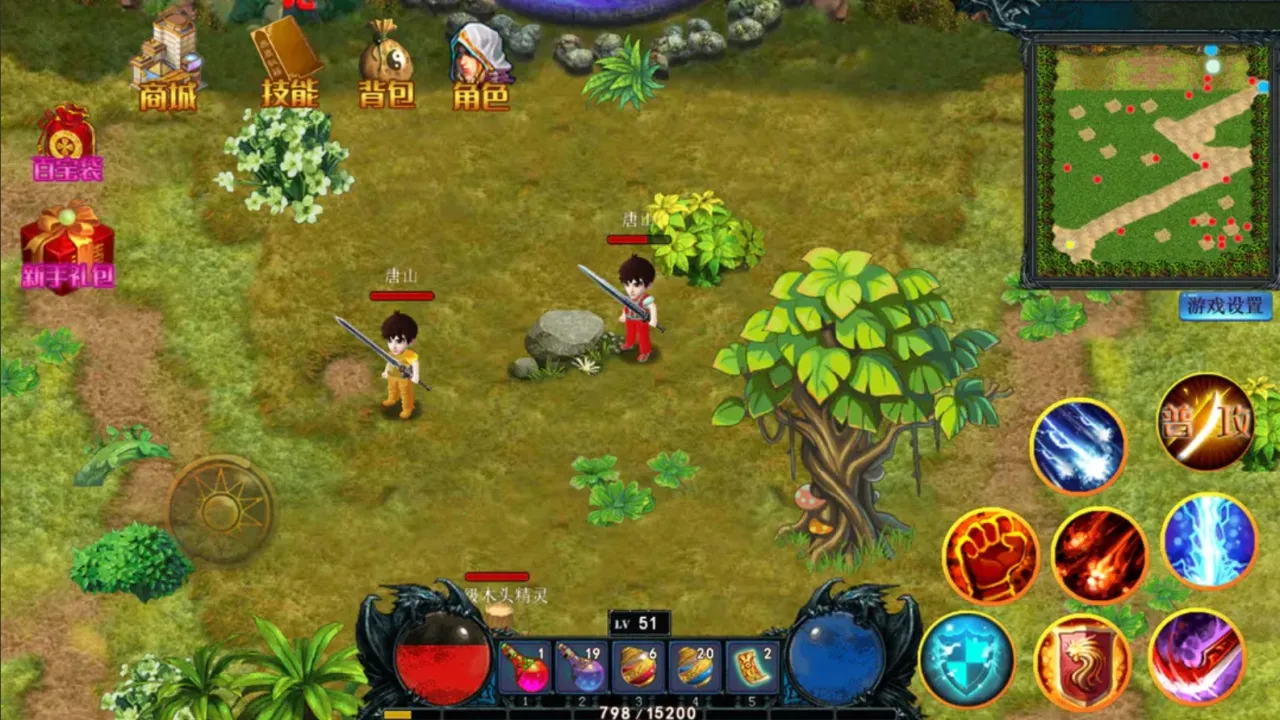Use the purple mana potion in slot 2

tap(580, 667)
